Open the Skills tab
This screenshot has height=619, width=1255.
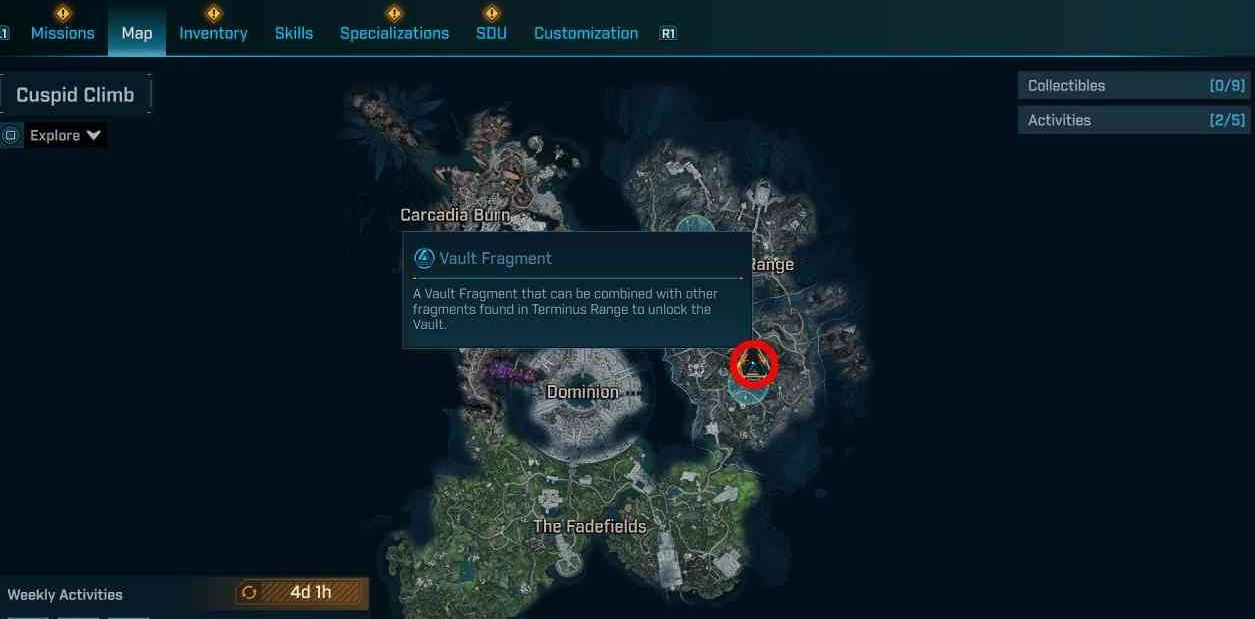(x=294, y=33)
